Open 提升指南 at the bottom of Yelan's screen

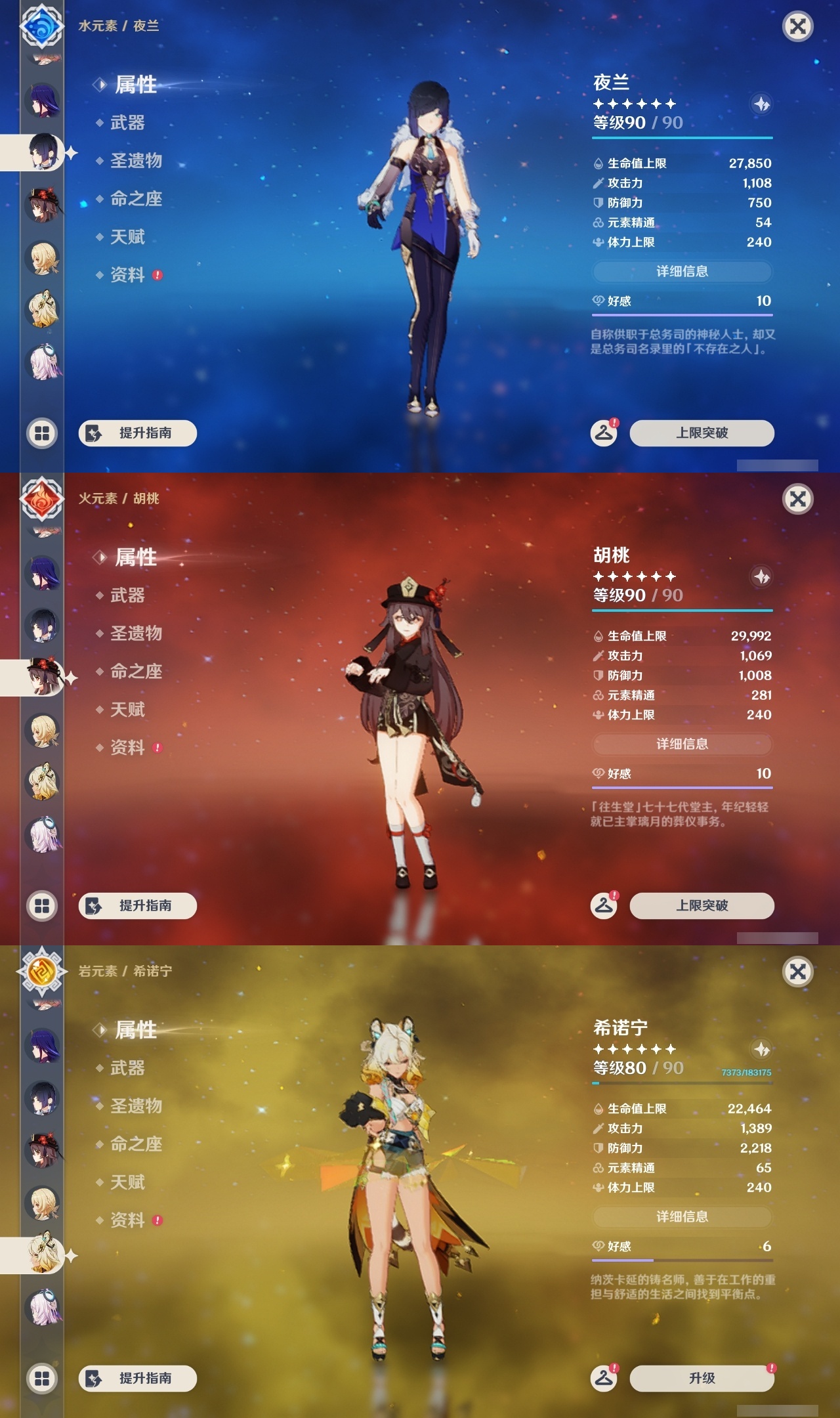137,434
